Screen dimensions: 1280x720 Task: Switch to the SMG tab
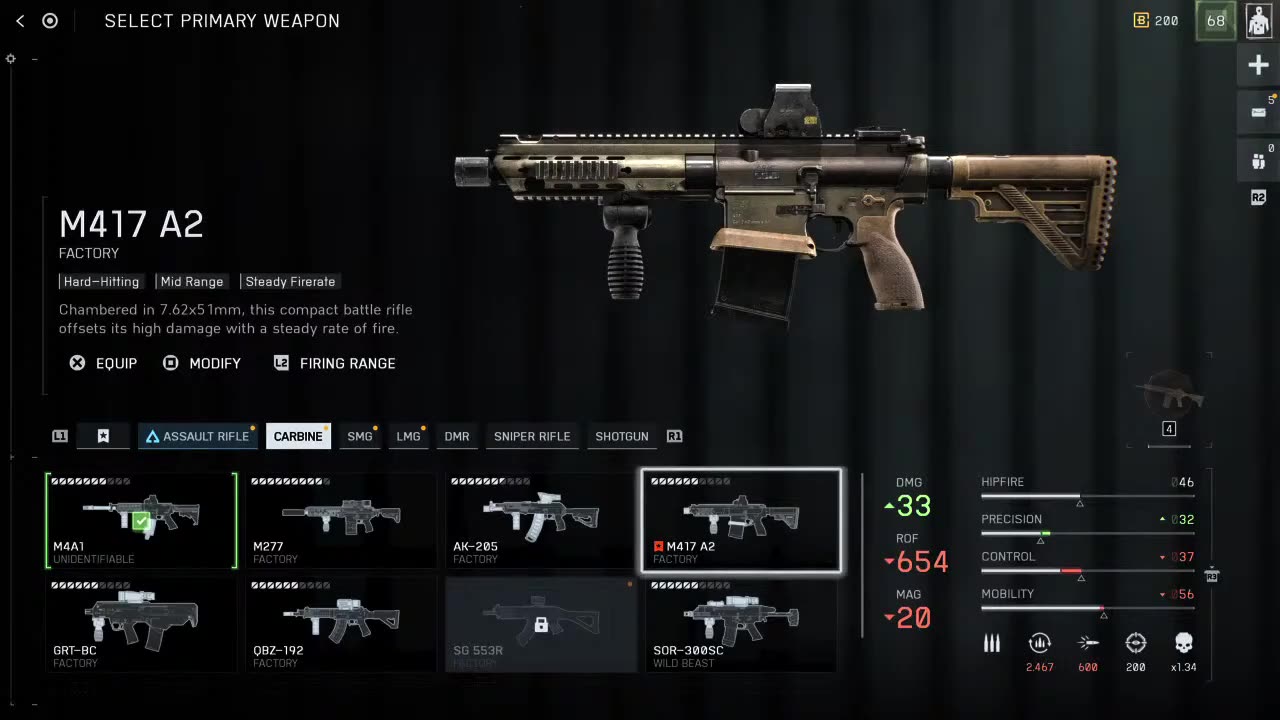pyautogui.click(x=359, y=436)
